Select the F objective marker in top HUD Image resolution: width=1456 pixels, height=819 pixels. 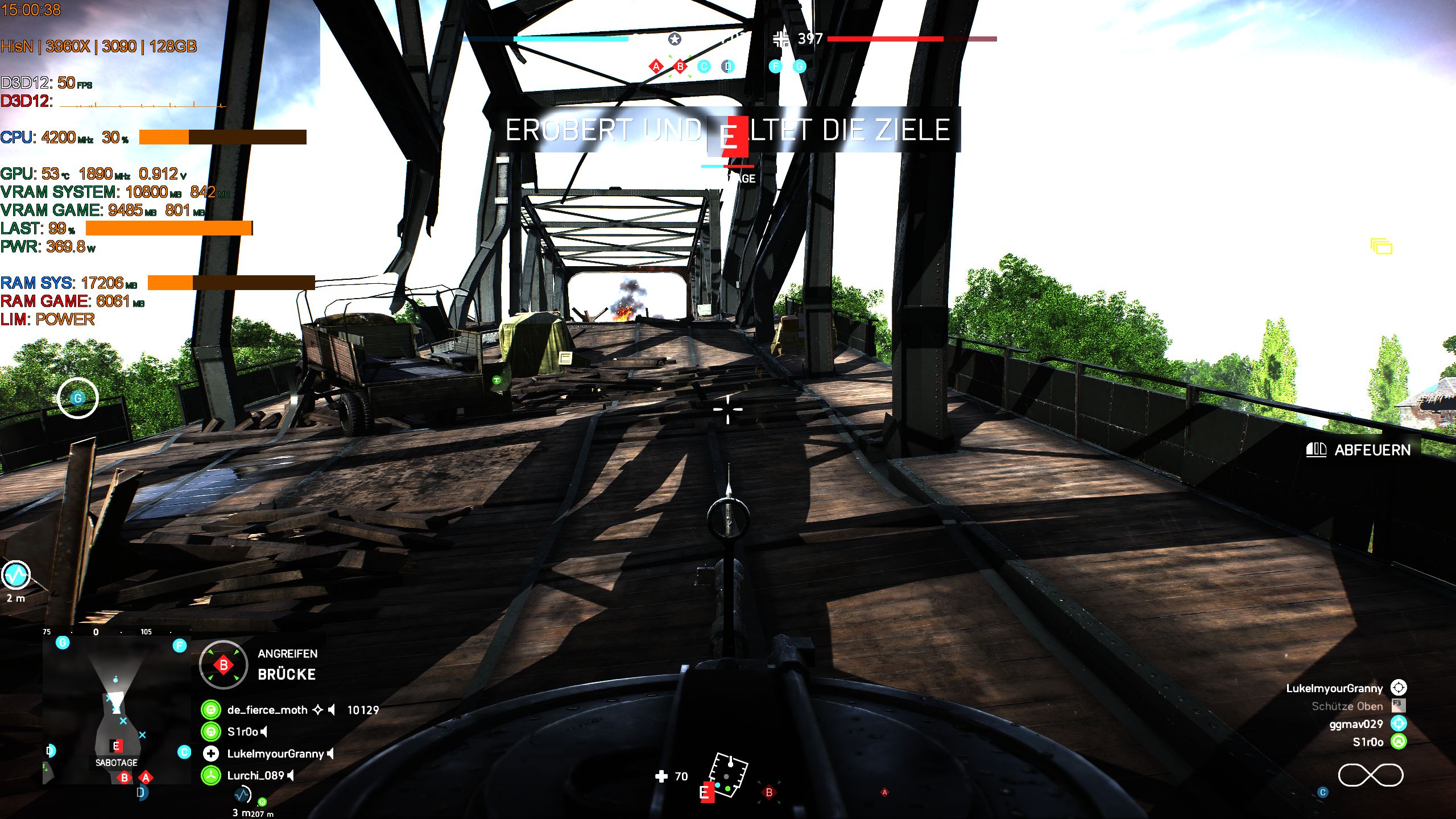pyautogui.click(x=775, y=67)
